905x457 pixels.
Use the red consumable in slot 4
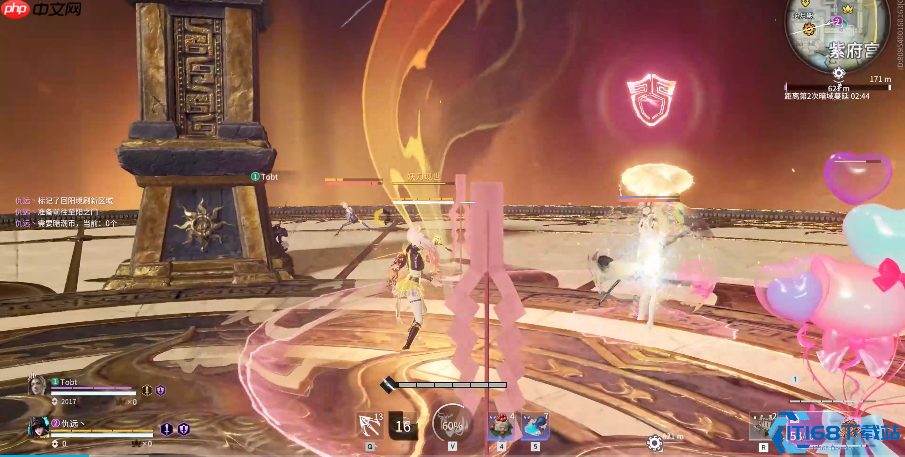(x=499, y=425)
